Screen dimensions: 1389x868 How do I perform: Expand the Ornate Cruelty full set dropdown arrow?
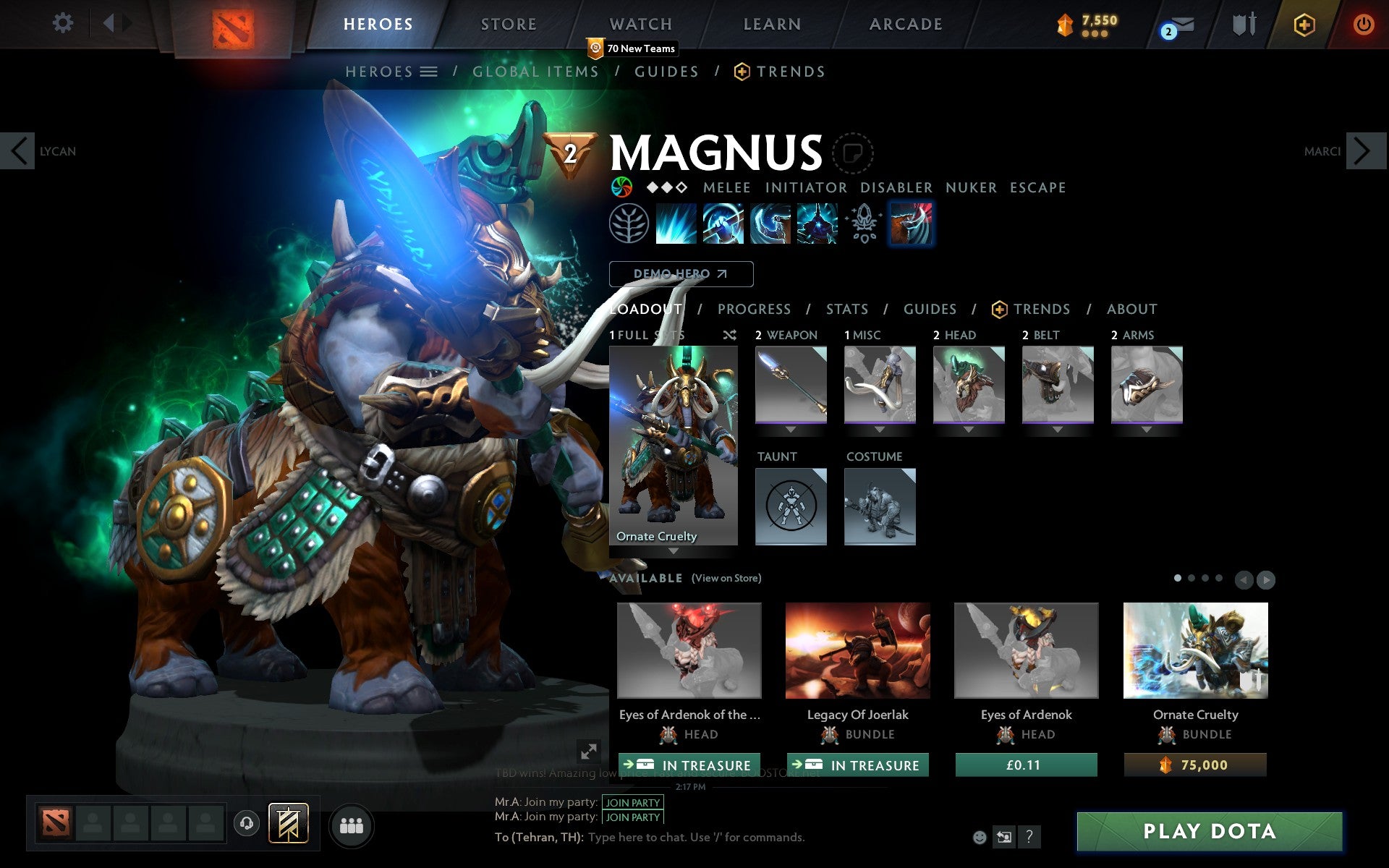coord(674,550)
